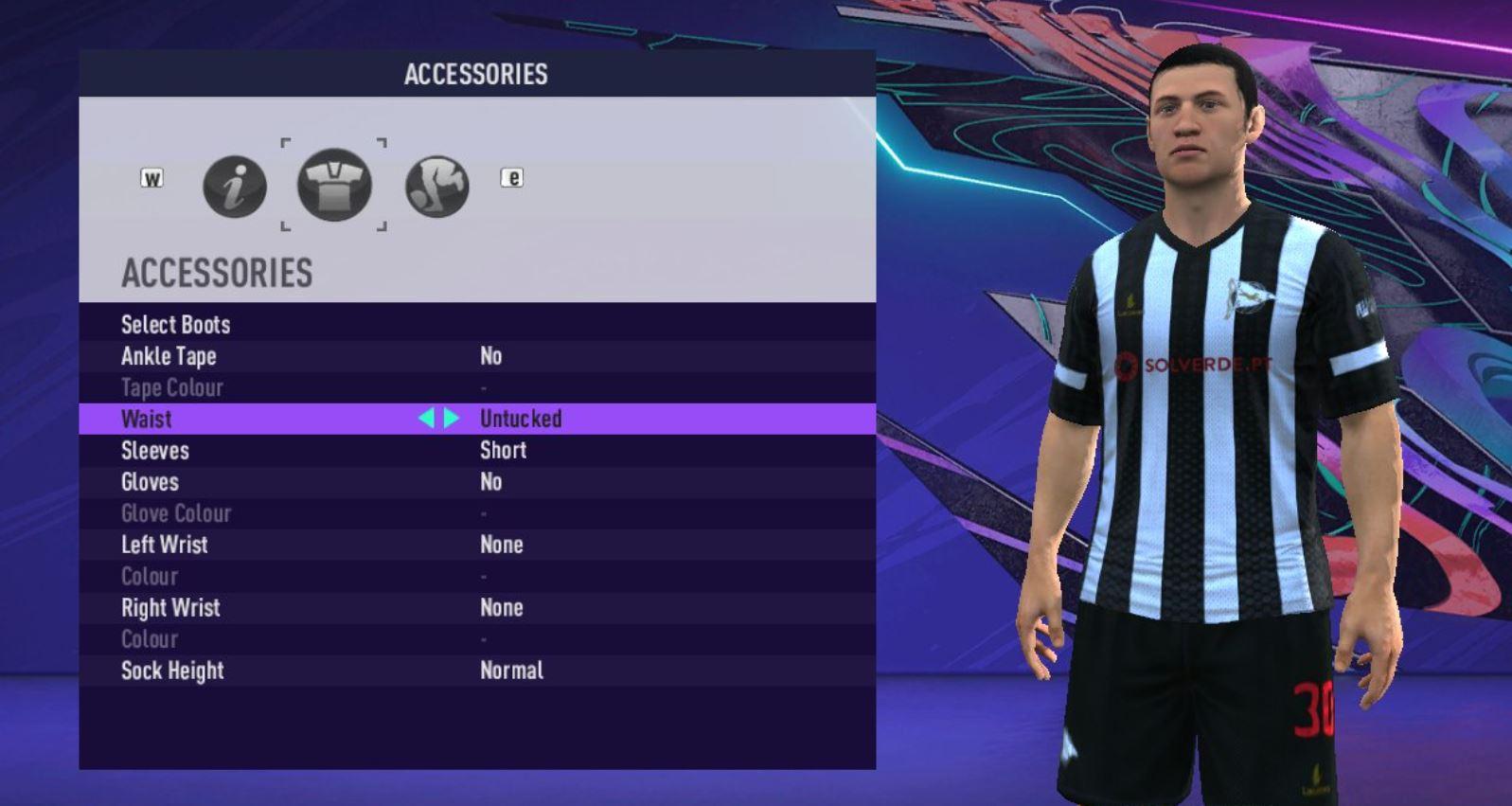Select the kit accessories shirt tab
1512x806 pixels.
(334, 184)
